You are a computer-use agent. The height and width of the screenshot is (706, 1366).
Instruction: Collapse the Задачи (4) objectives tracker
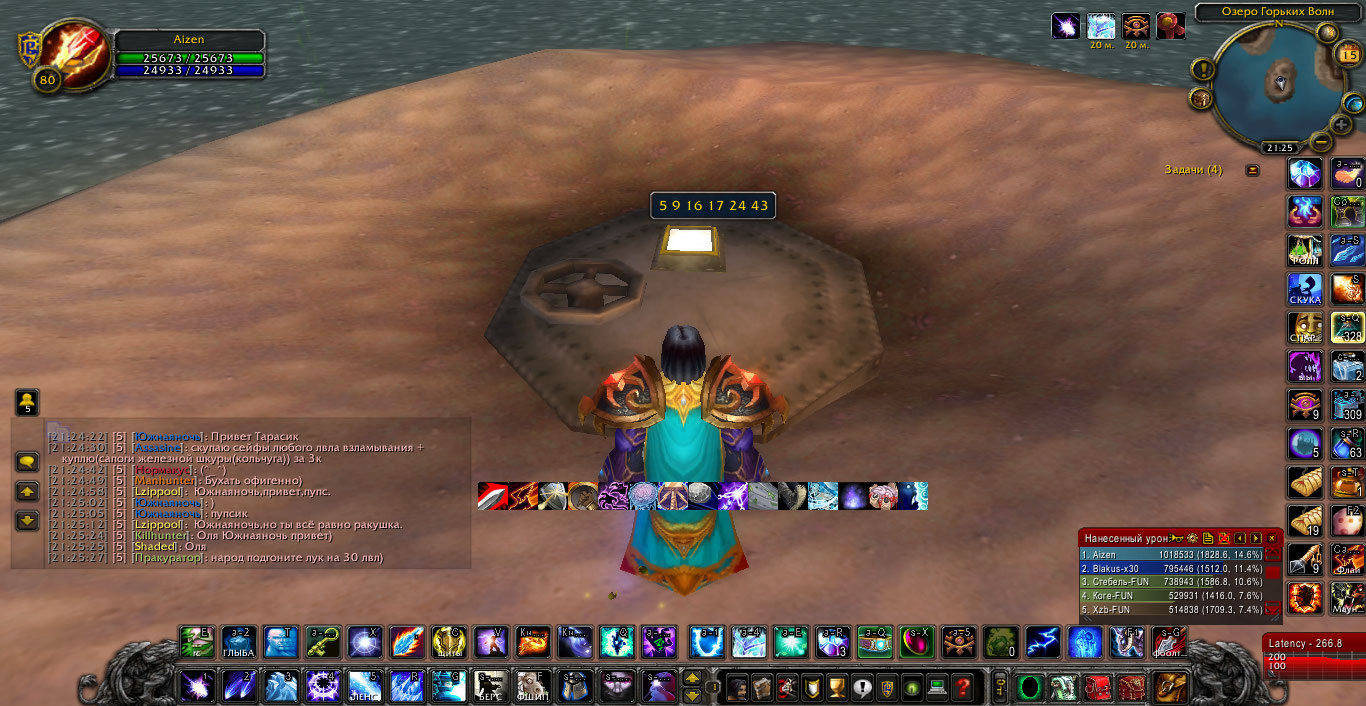click(x=1252, y=170)
